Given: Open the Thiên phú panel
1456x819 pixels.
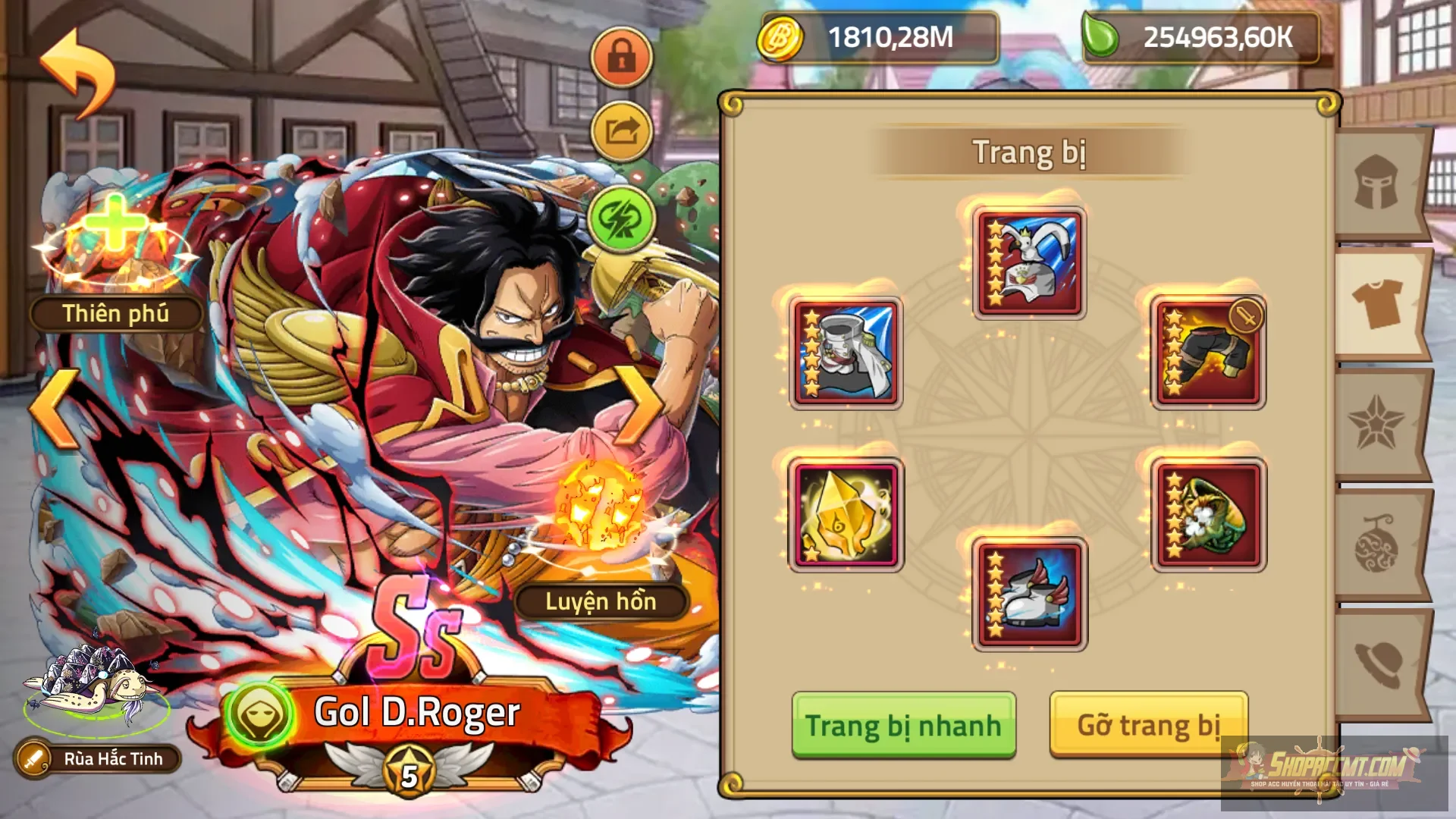Looking at the screenshot, I should (x=118, y=313).
